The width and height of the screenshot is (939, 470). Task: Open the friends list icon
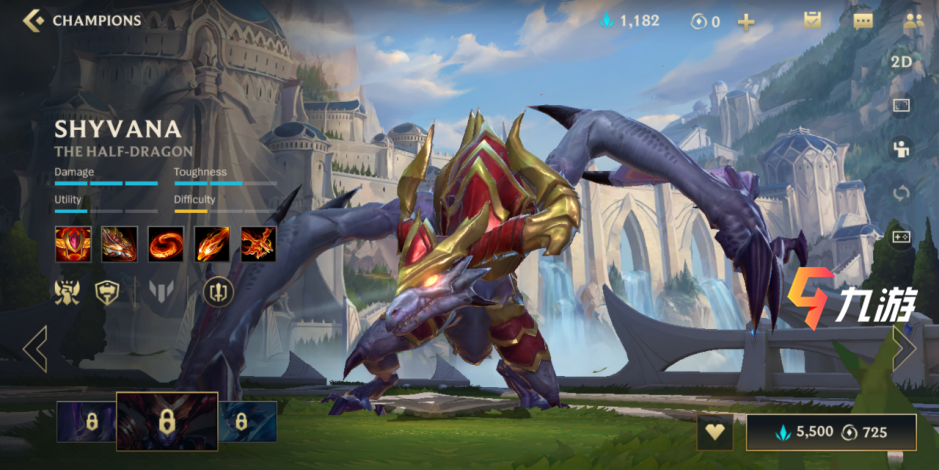pyautogui.click(x=912, y=20)
